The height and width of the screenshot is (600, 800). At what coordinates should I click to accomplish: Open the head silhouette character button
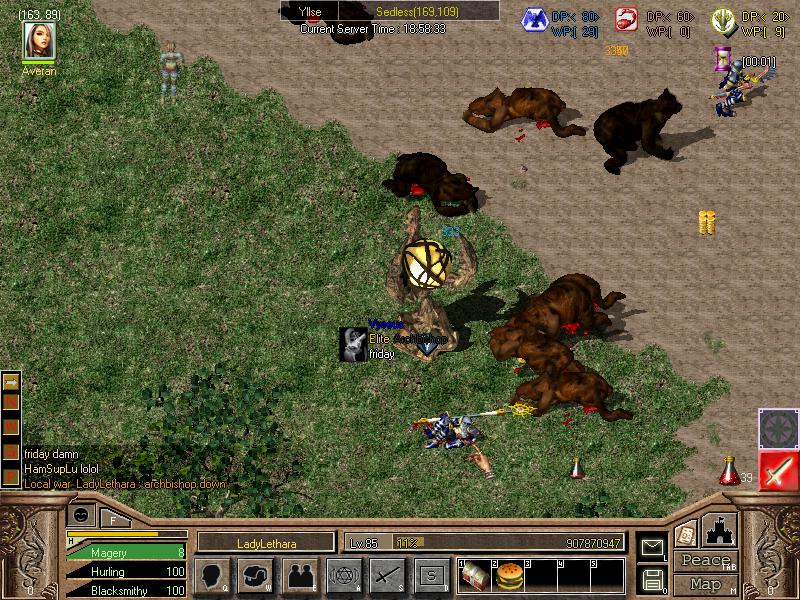pyautogui.click(x=212, y=576)
